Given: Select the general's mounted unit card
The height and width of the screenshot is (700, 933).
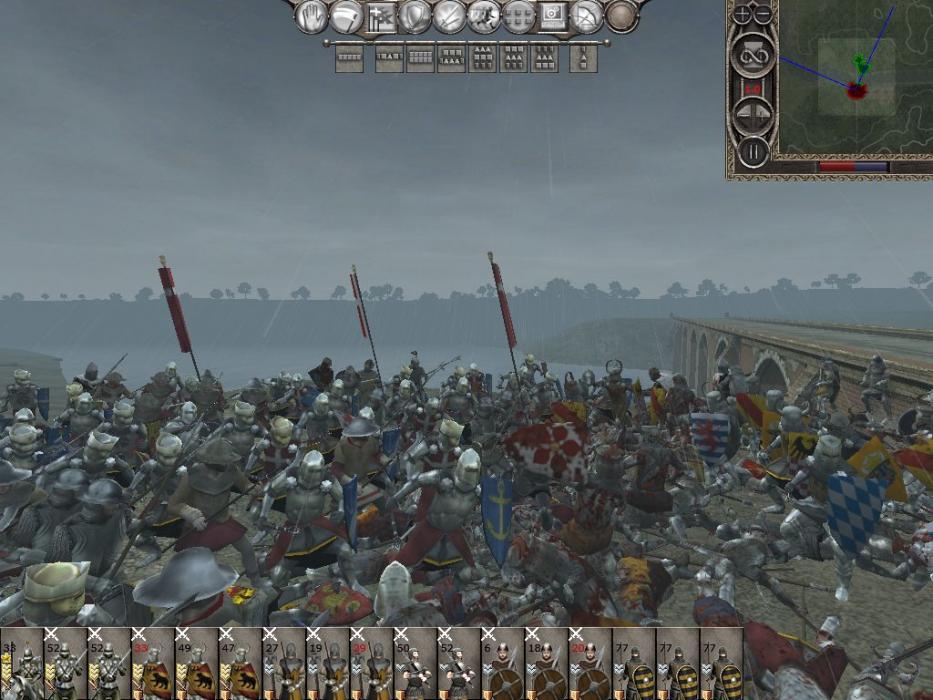Looking at the screenshot, I should click(21, 664).
